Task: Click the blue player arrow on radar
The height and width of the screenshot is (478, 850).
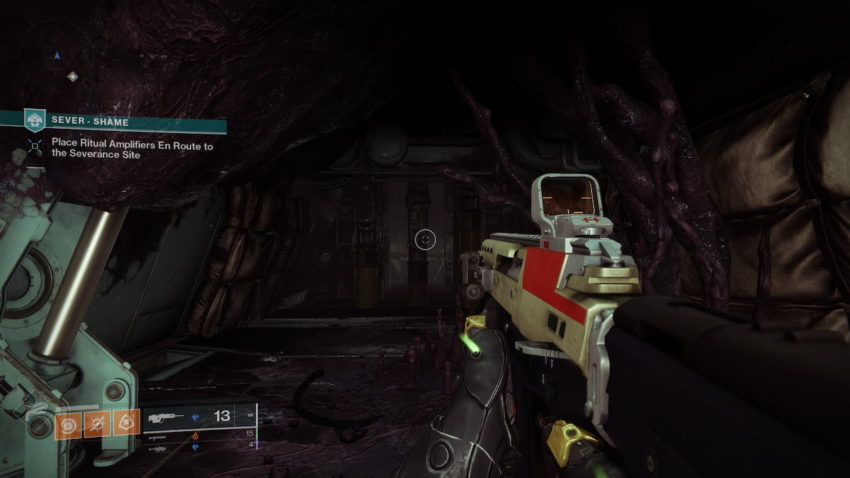Action: [58, 55]
